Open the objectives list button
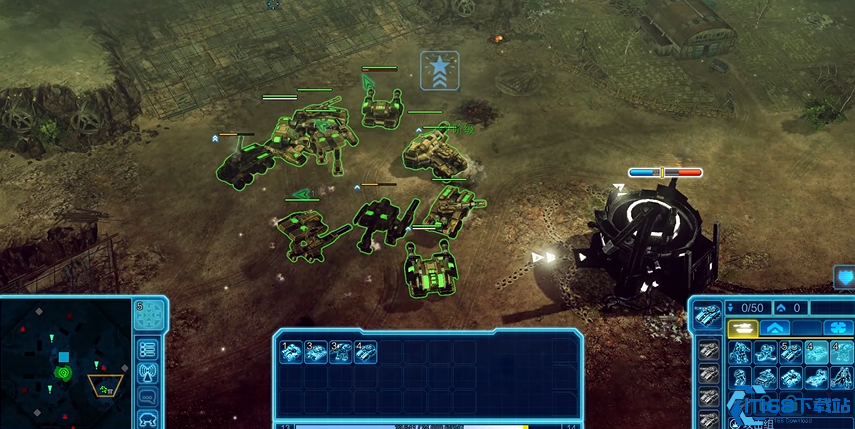 click(x=148, y=349)
